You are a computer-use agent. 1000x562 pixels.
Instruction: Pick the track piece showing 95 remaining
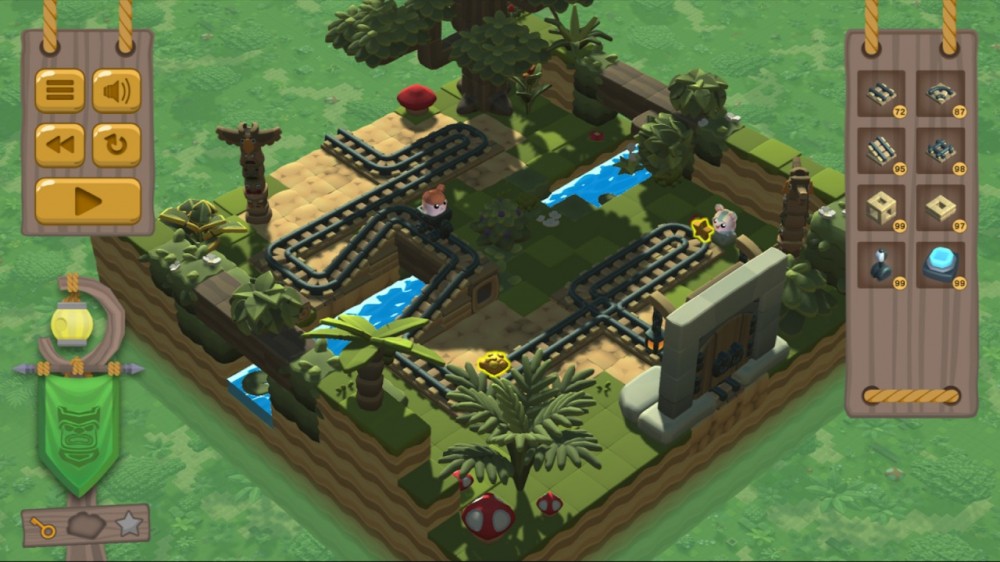coord(881,151)
